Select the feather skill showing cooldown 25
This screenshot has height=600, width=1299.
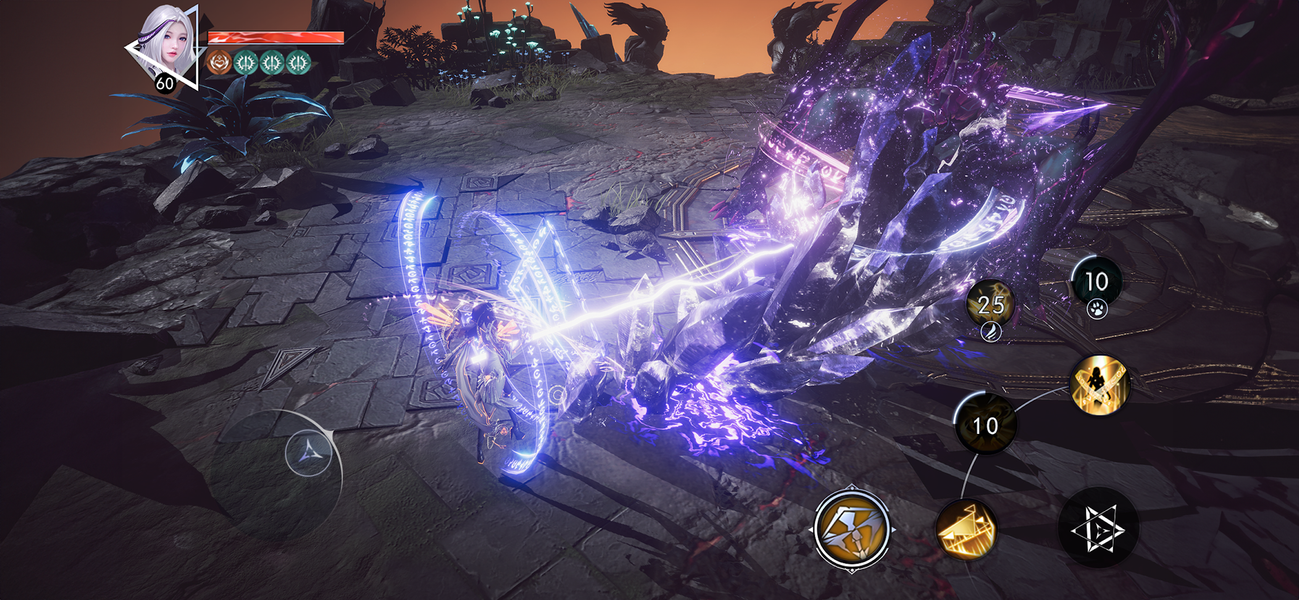(x=990, y=301)
